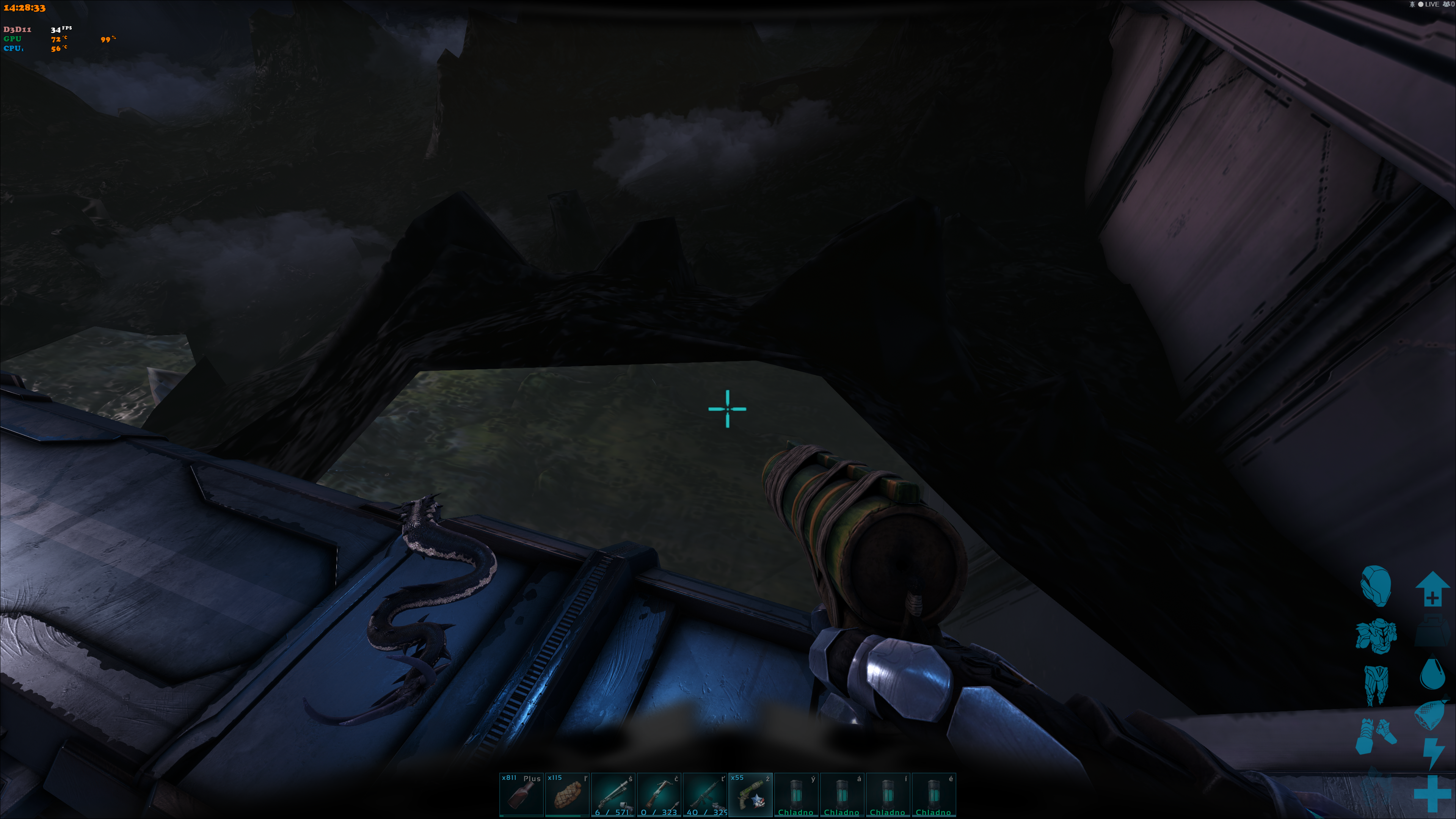Screen dimensions: 1456x819
Task: Select the crossbow slot showing 0 / 323
Action: [659, 794]
